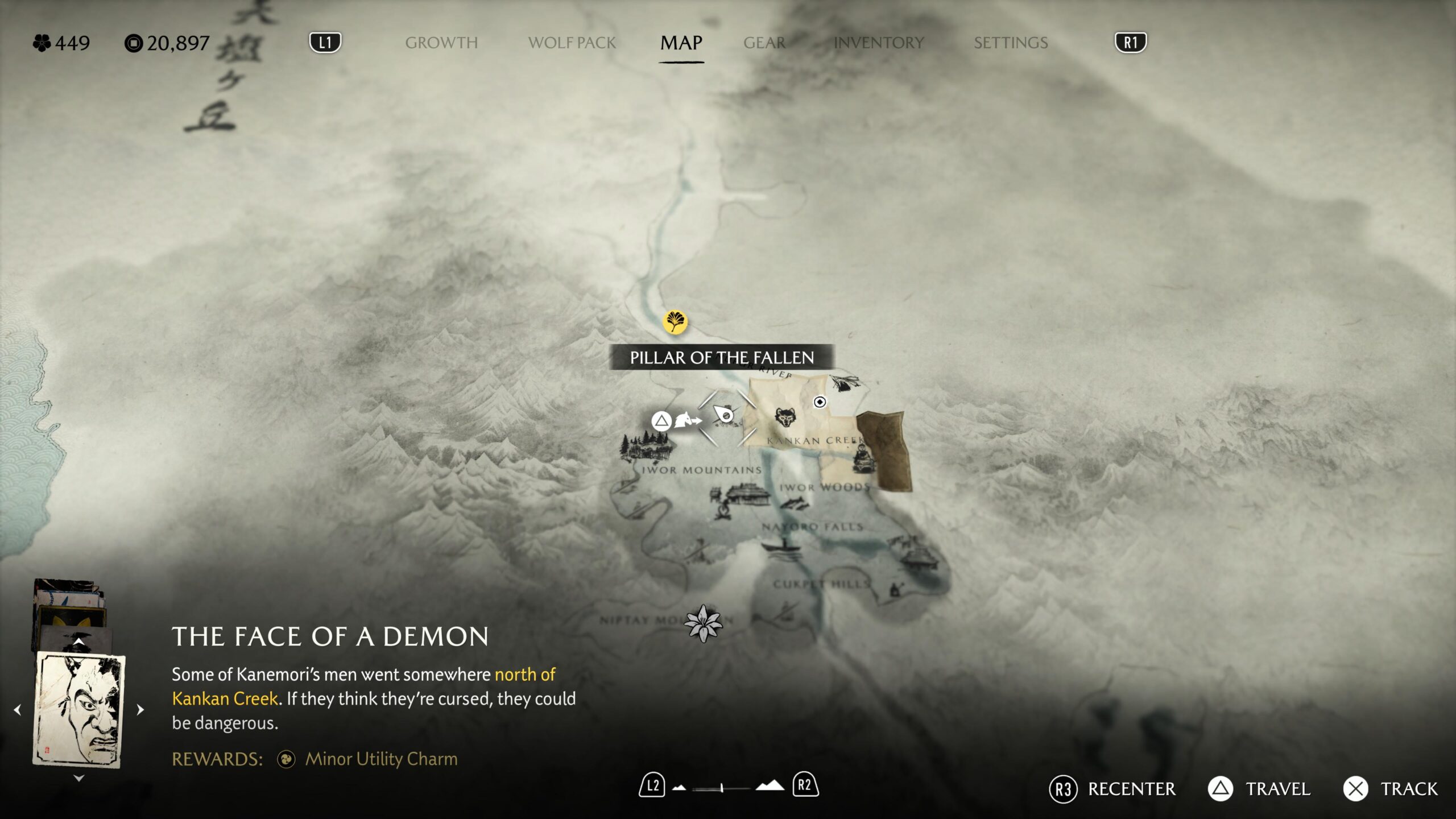1456x819 pixels.
Task: Adjust the map zoom level slider
Action: click(722, 788)
